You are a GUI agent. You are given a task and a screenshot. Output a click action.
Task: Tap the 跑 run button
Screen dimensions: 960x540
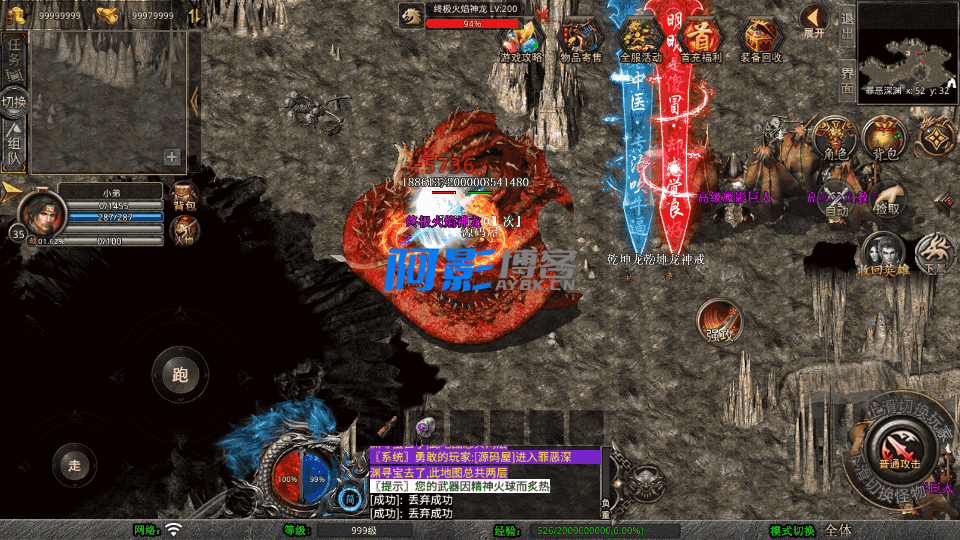[180, 375]
